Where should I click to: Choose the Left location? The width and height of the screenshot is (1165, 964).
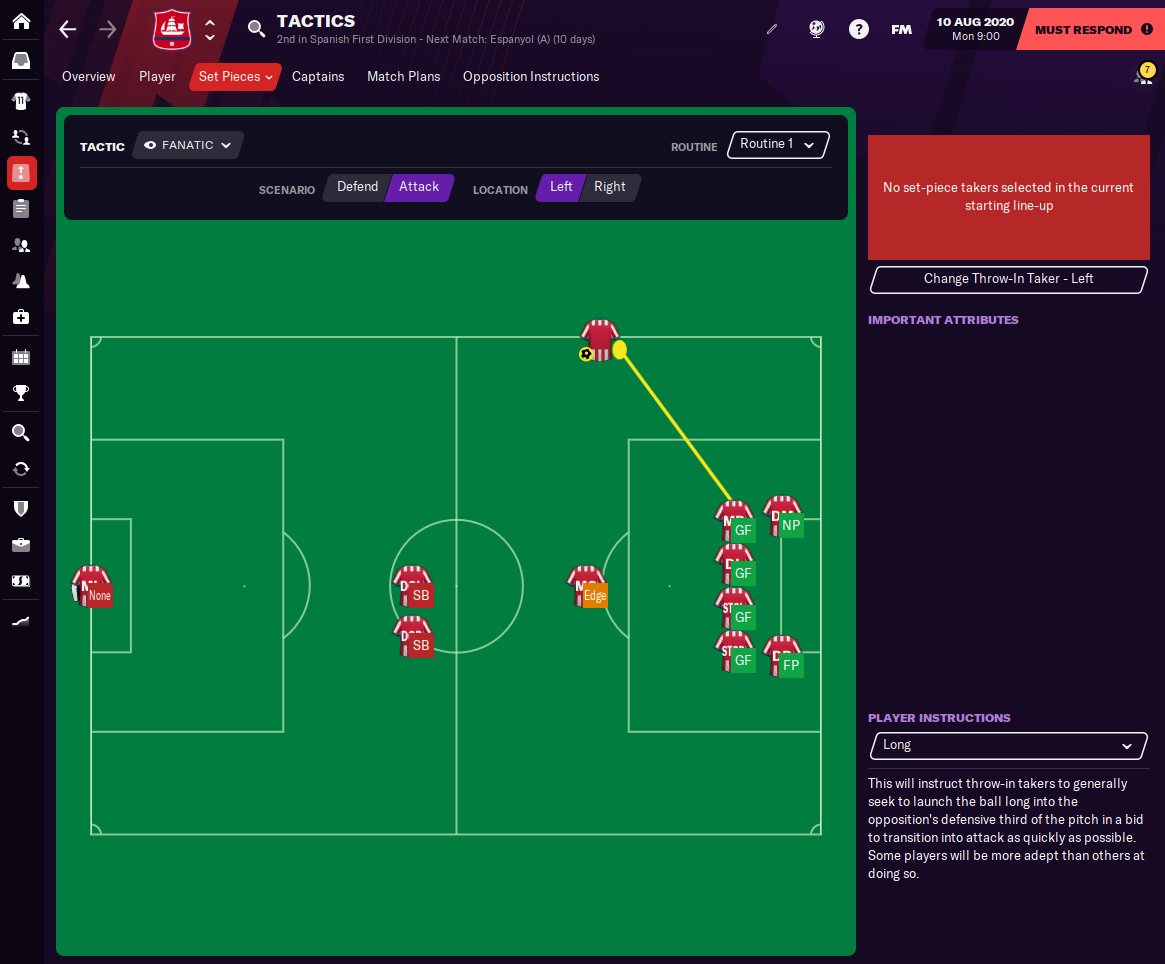click(561, 187)
